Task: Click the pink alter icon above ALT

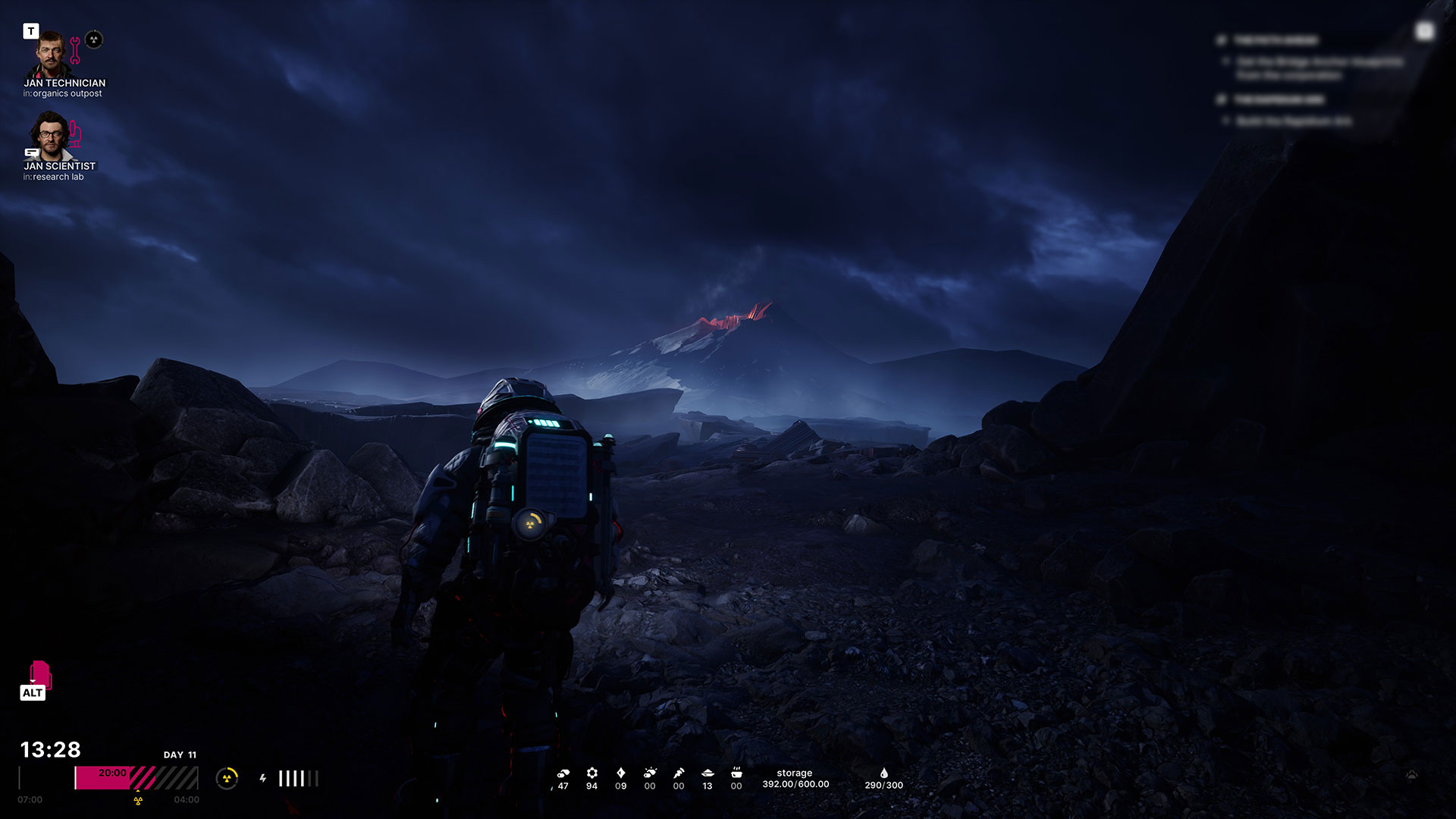Action: [x=39, y=673]
